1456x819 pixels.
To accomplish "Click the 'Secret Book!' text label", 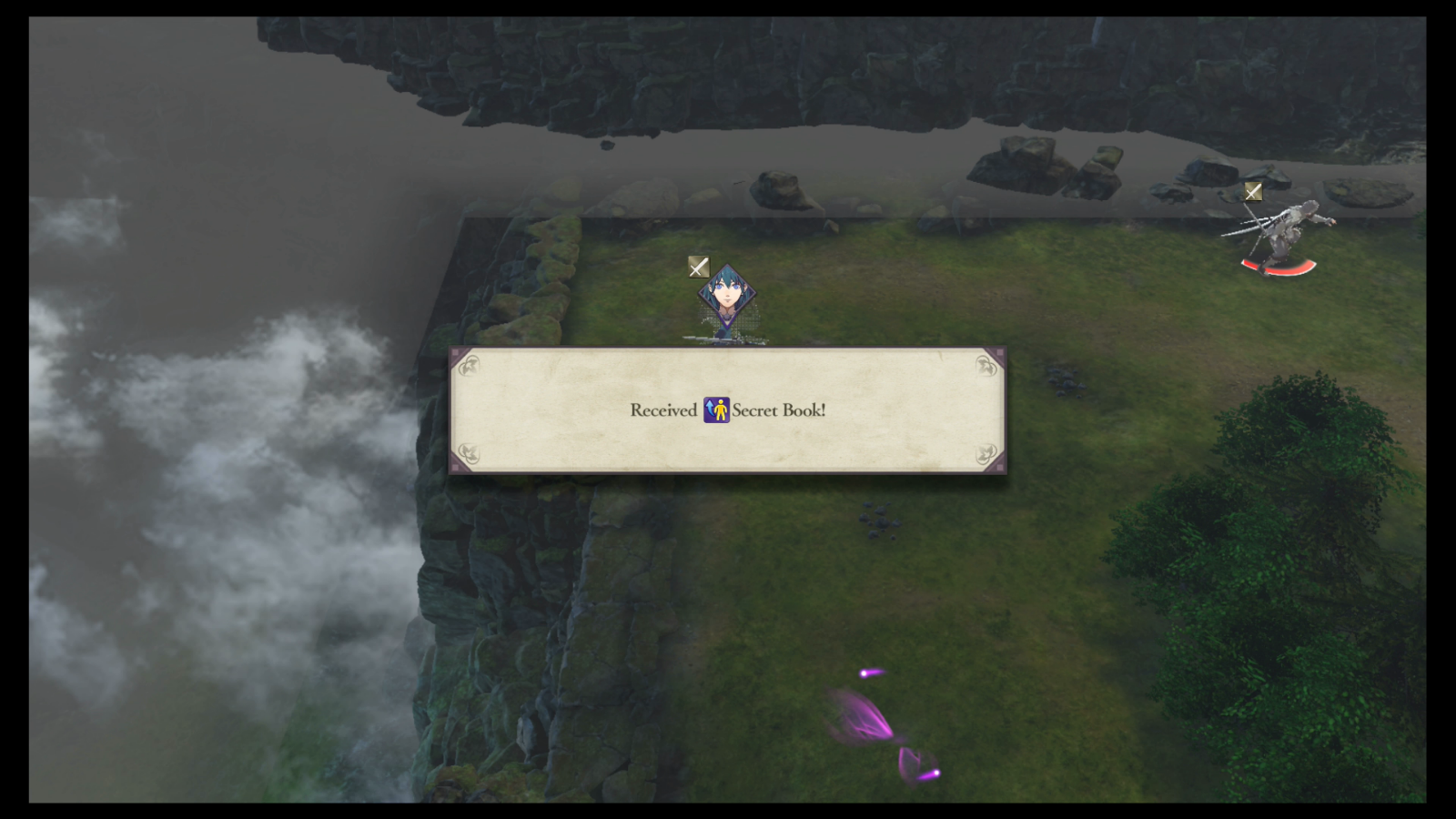I will click(780, 409).
